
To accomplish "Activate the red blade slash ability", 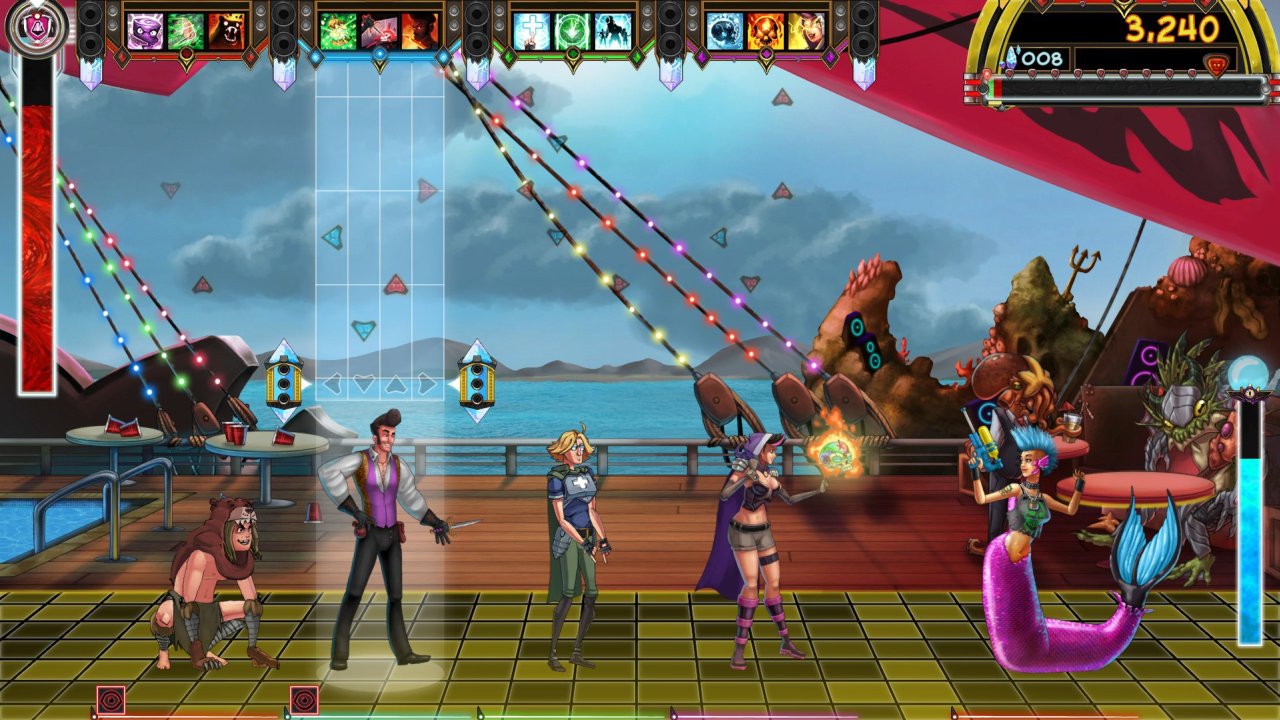I will 379,31.
